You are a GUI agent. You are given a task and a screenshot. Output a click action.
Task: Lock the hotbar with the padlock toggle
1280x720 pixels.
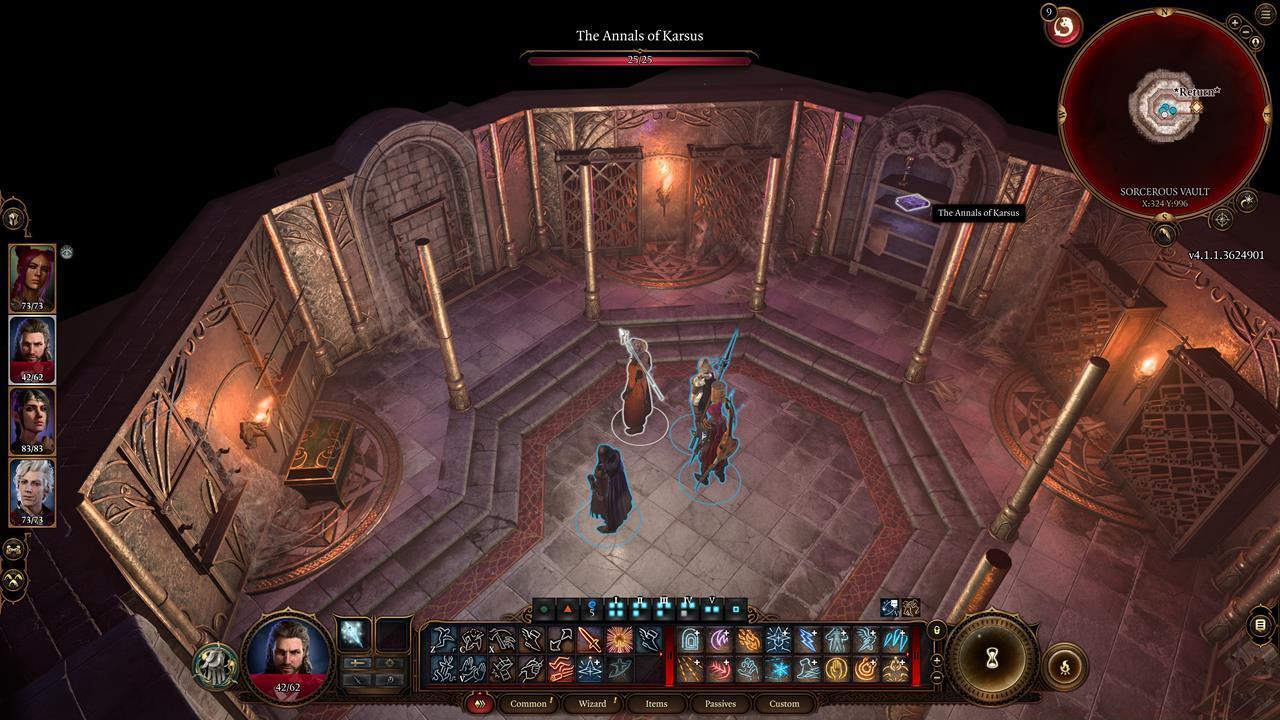pyautogui.click(x=936, y=630)
